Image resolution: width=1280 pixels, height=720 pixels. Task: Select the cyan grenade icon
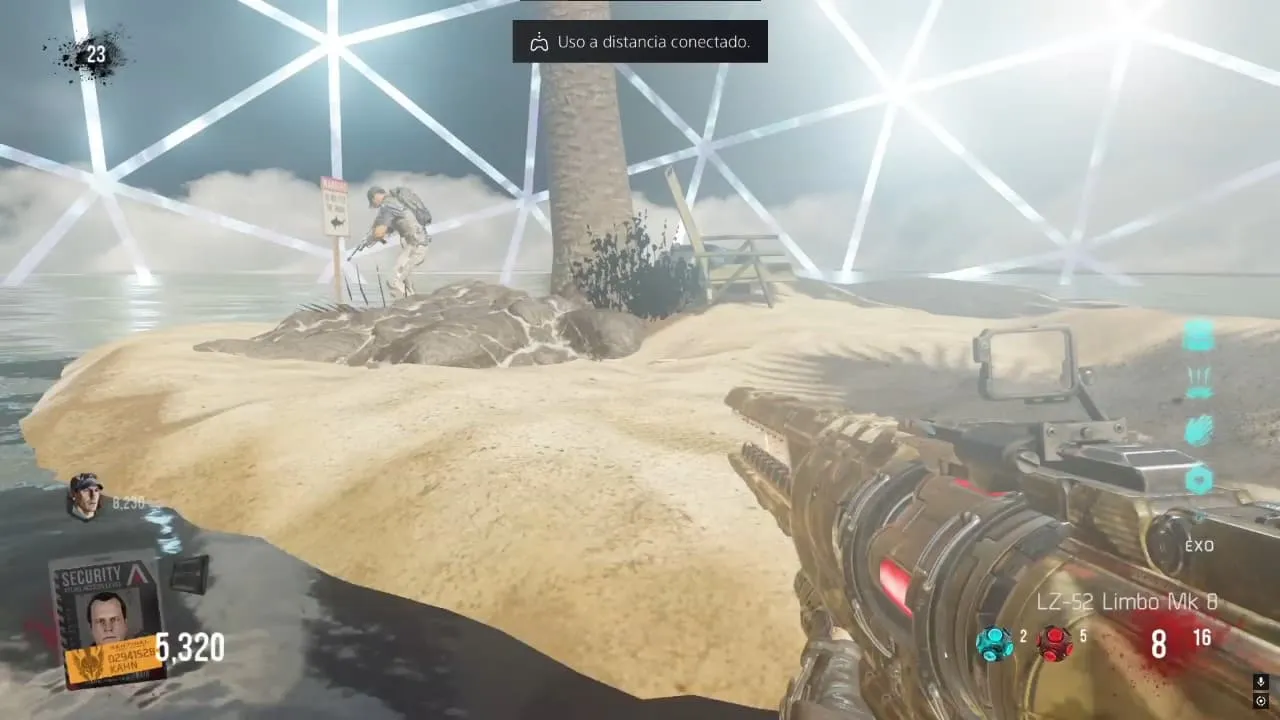click(x=995, y=643)
